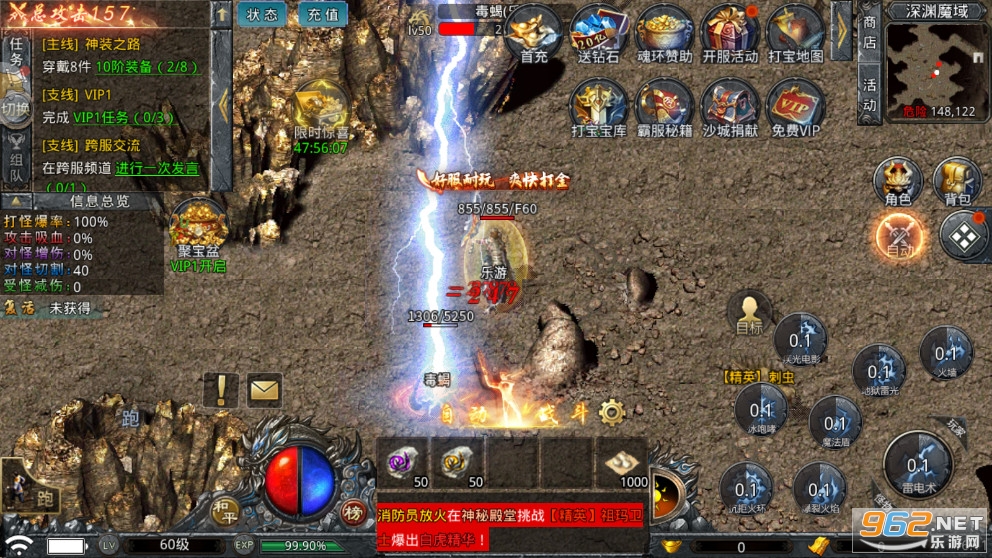This screenshot has height=558, width=992.
Task: Cast the 雷电术 thunder skill
Action: pos(918,467)
